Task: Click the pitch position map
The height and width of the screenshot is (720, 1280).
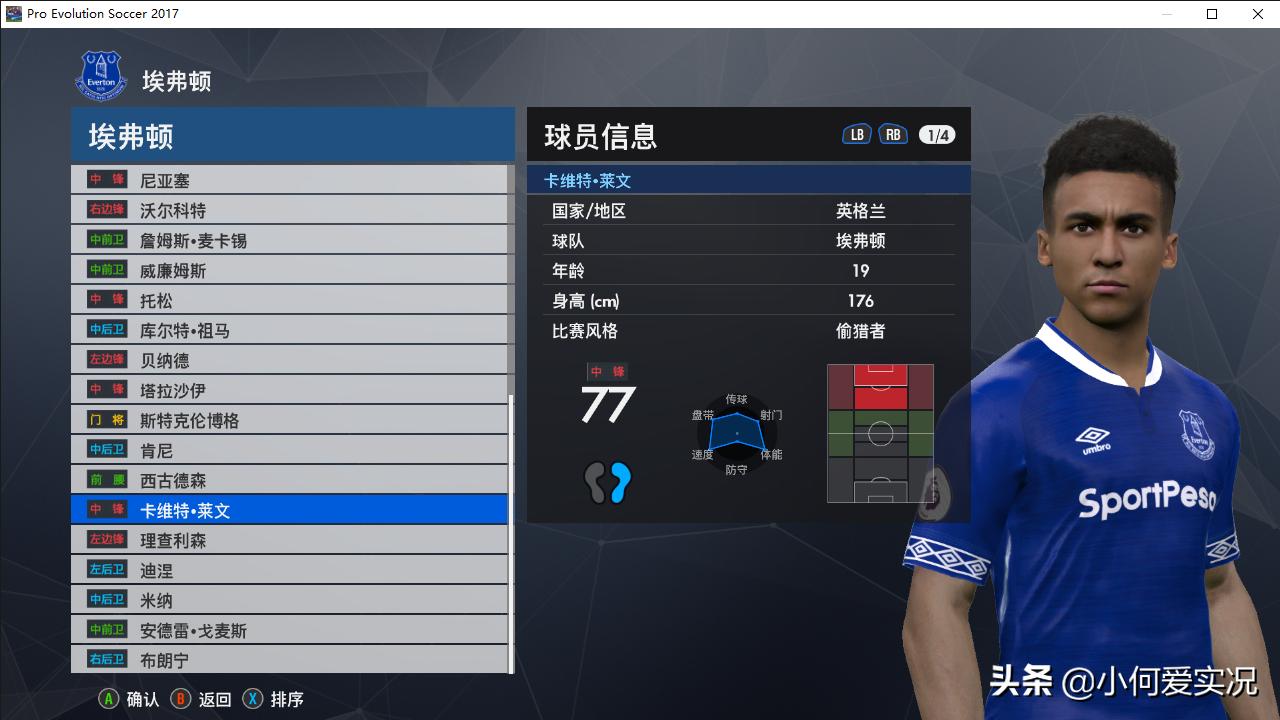Action: coord(879,432)
